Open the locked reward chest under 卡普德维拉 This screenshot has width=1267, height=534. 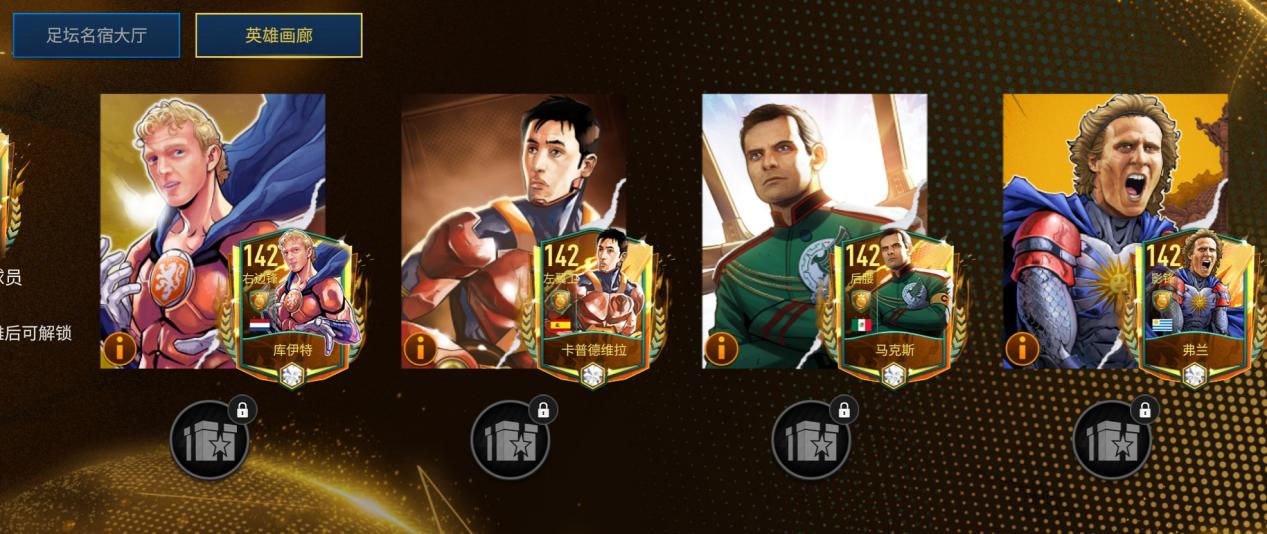tap(510, 440)
